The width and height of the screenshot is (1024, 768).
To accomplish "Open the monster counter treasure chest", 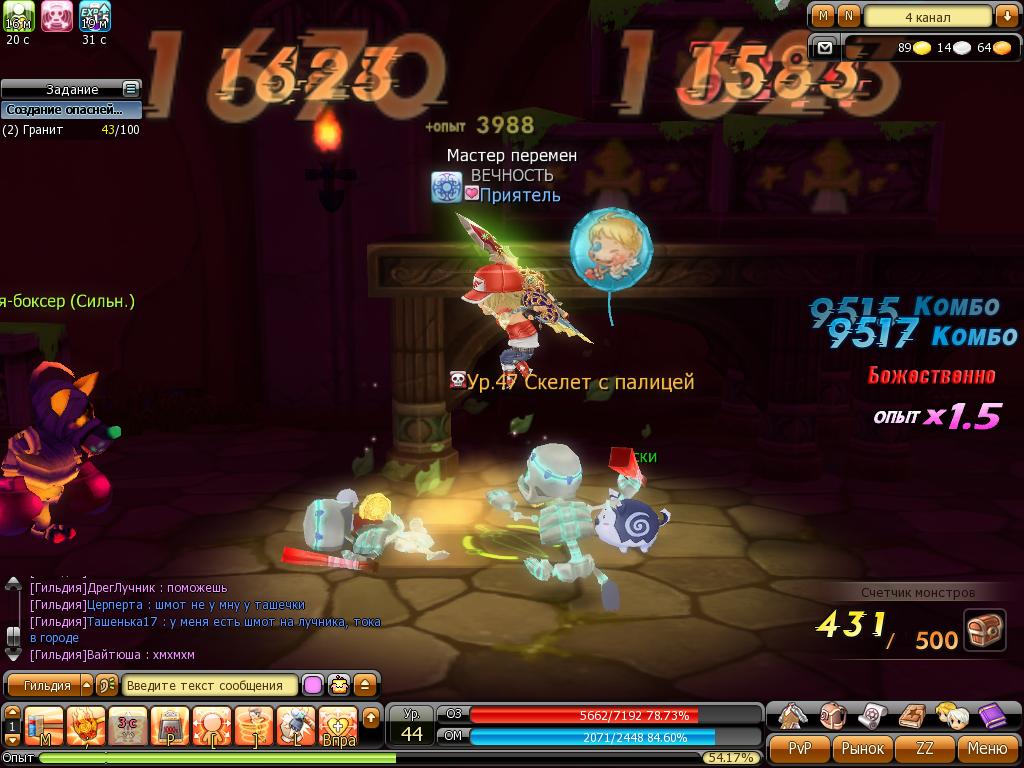I will (984, 630).
